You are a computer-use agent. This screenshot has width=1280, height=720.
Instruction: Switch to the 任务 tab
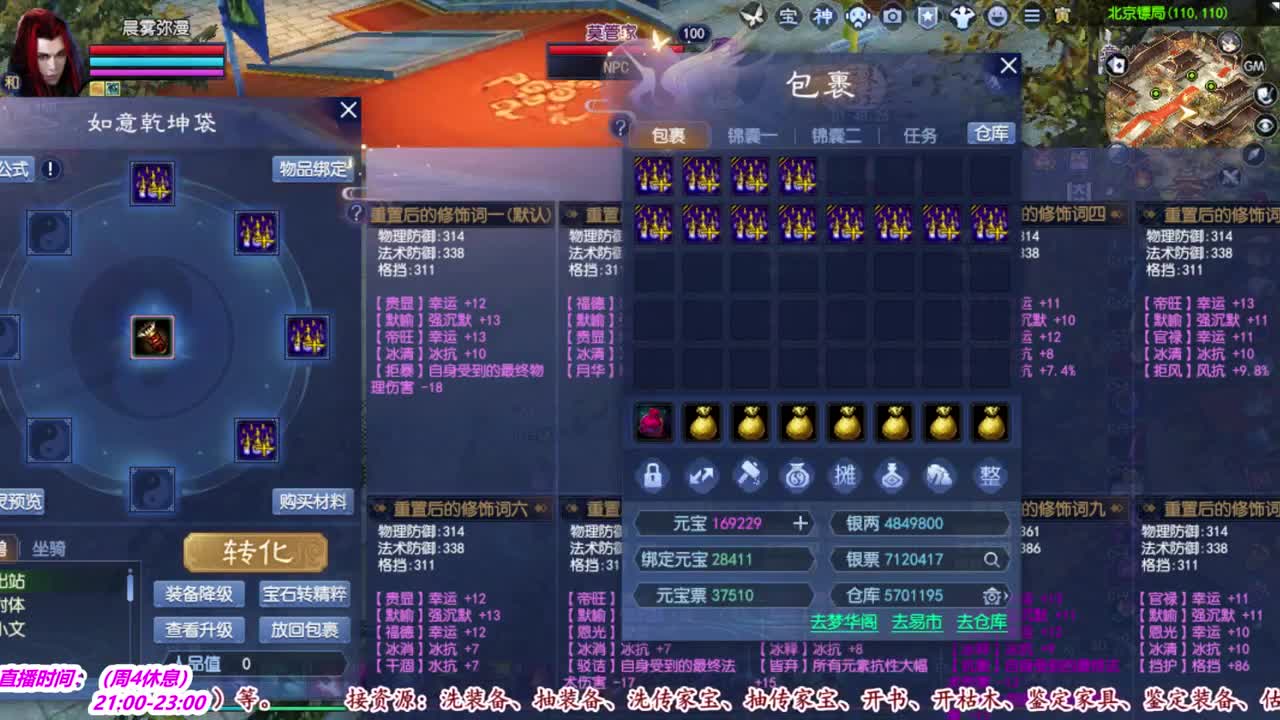(918, 134)
